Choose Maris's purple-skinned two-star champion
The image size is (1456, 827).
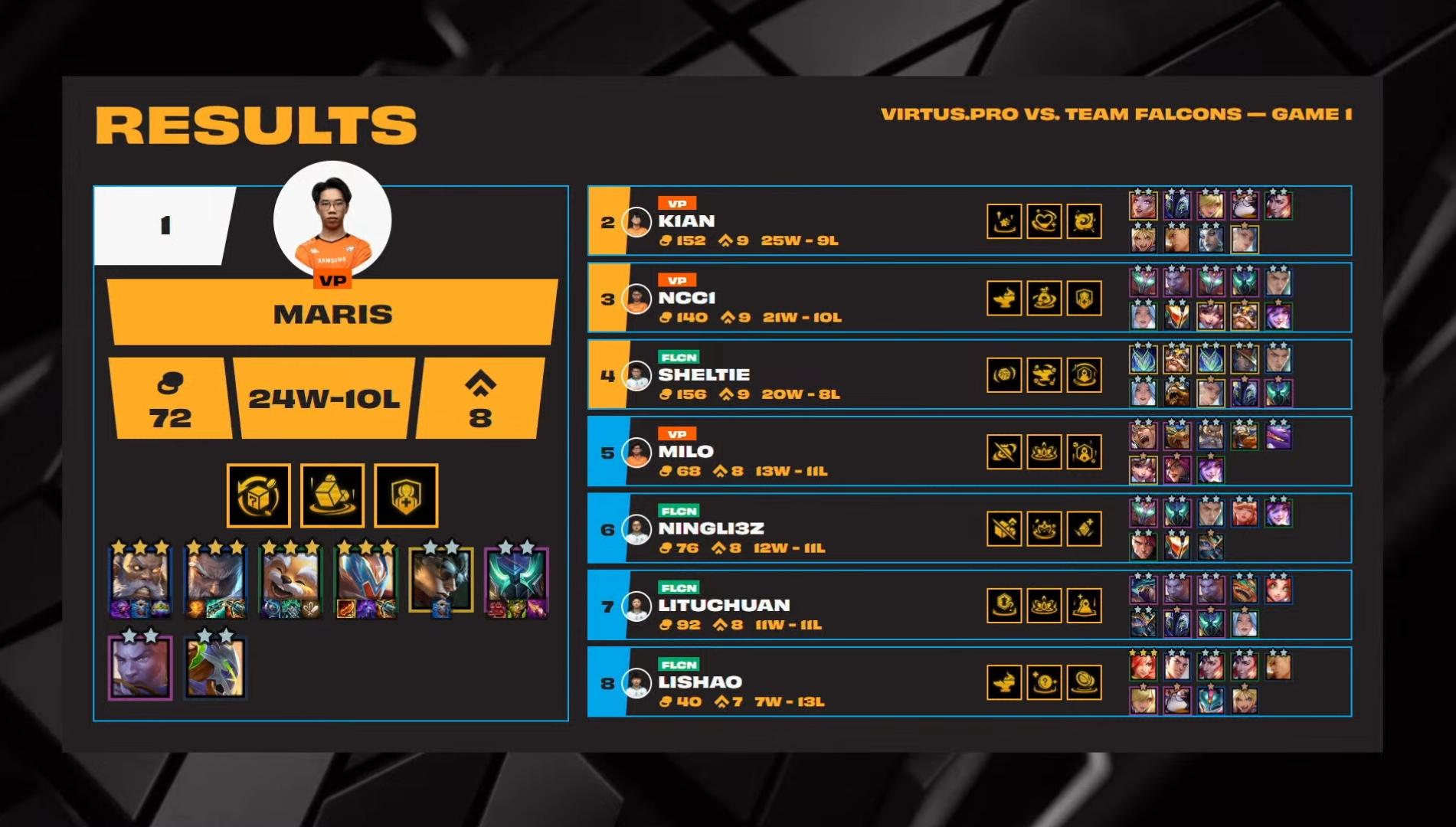140,666
